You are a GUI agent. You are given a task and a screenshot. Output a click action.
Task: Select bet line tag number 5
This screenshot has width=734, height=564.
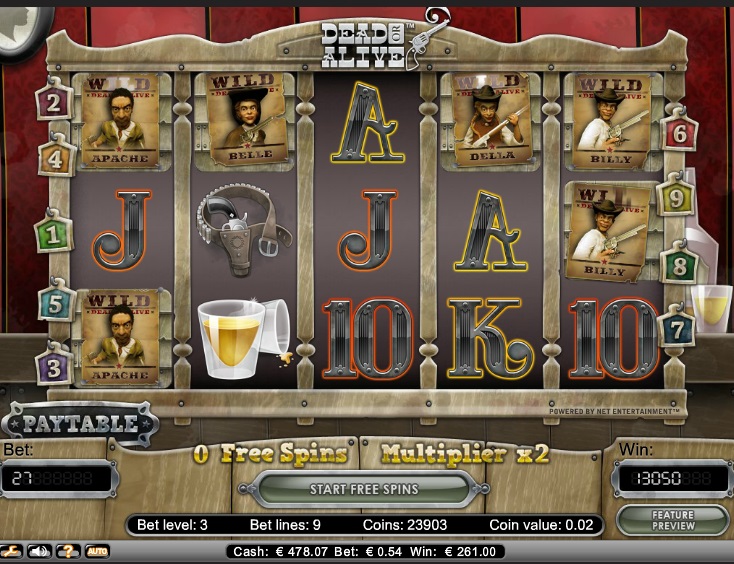click(56, 303)
